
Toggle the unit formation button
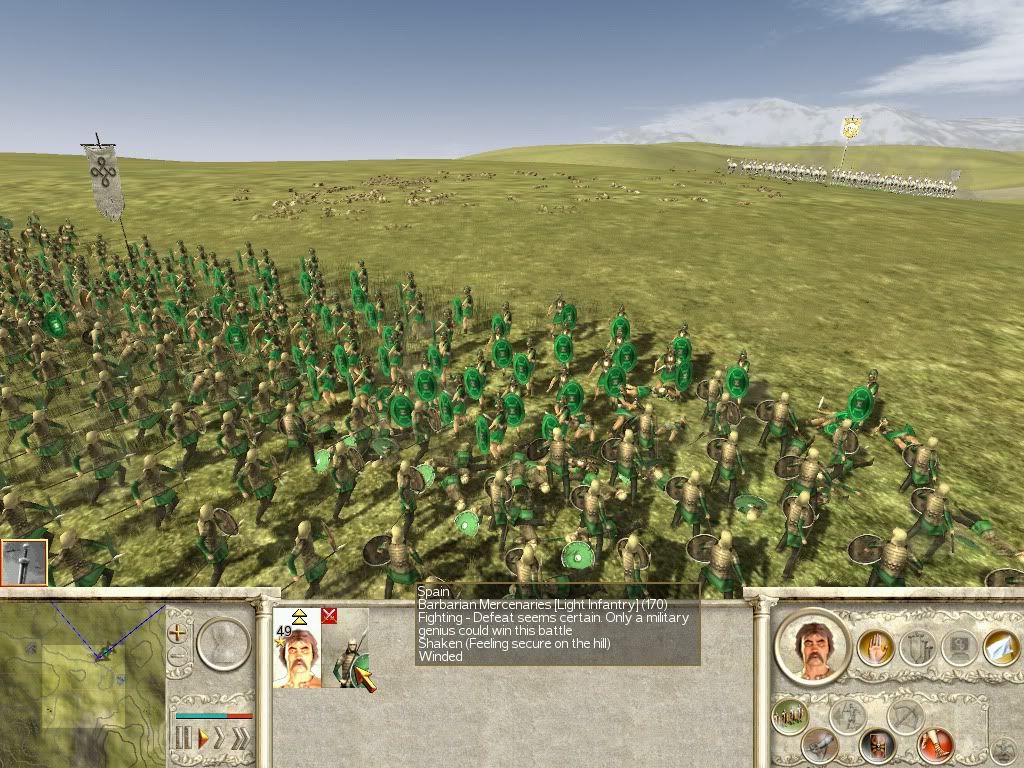[790, 716]
